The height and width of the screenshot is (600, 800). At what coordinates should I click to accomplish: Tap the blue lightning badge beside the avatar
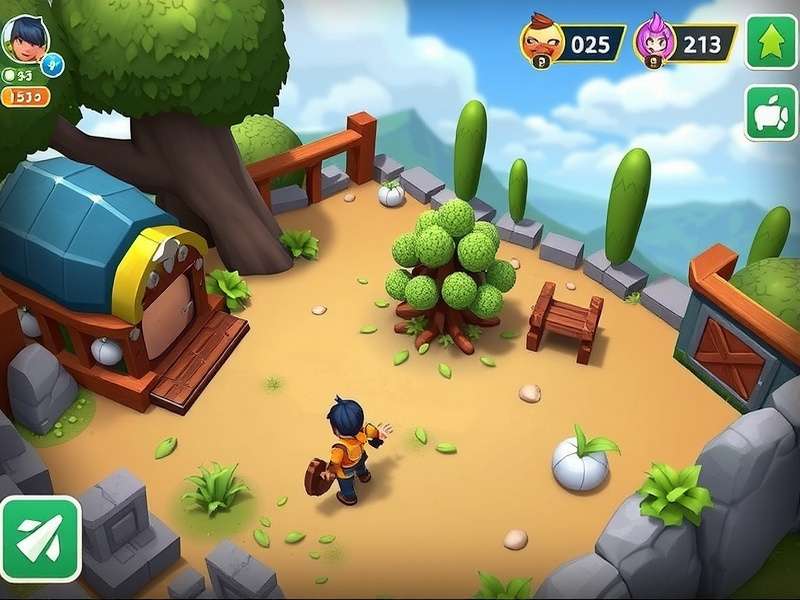point(54,63)
